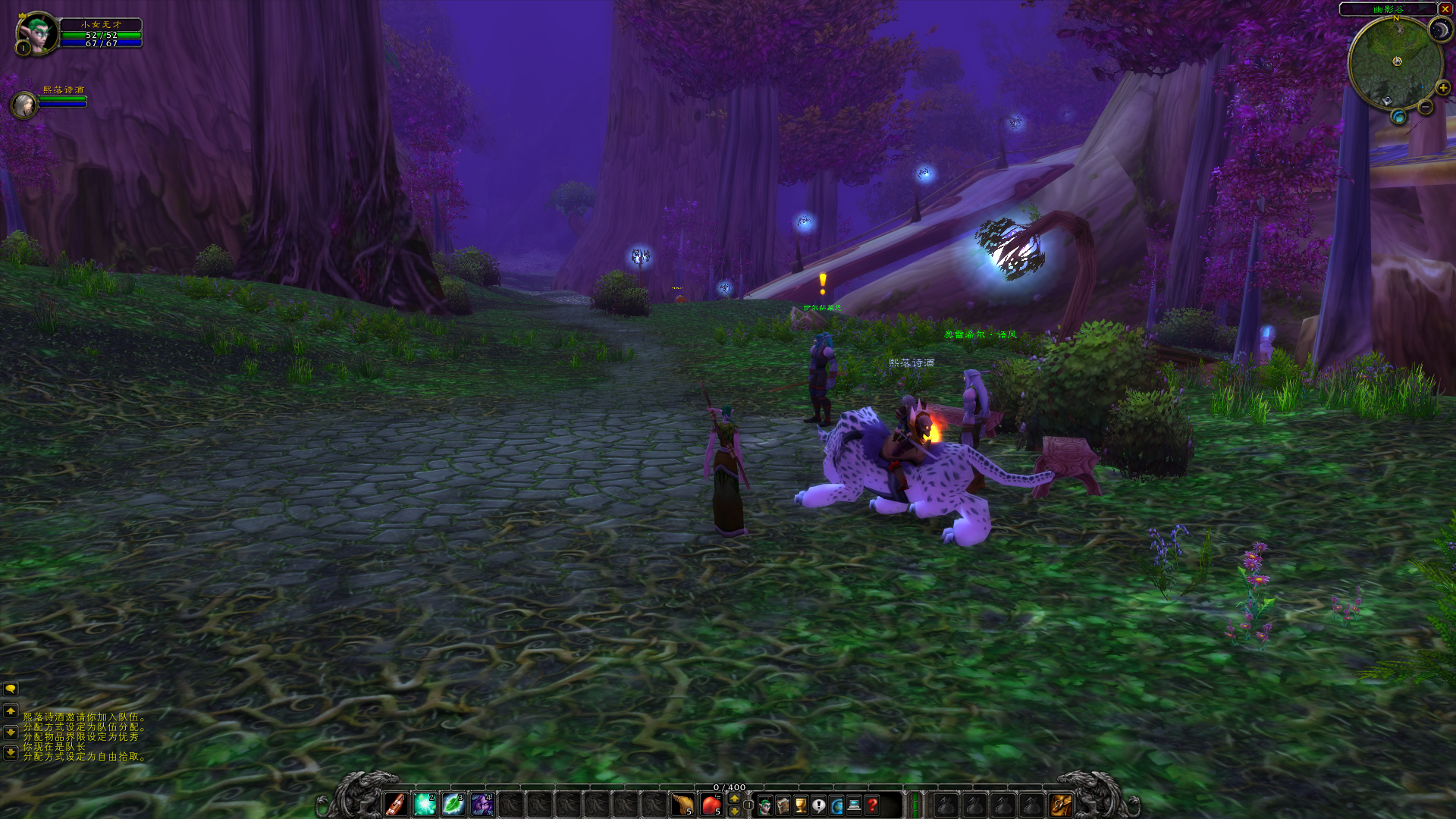Image resolution: width=1456 pixels, height=819 pixels.
Task: Open the quest log goblet button
Action: click(801, 805)
